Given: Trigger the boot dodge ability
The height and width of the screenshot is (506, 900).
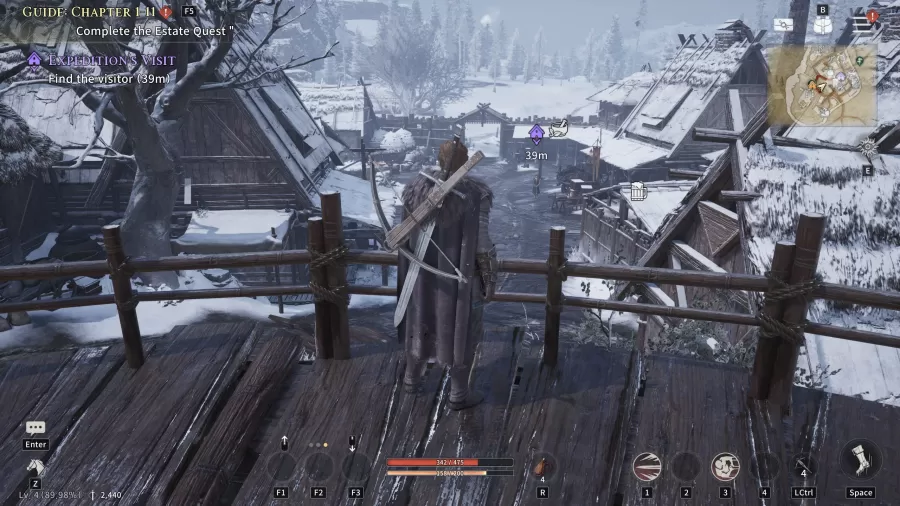Looking at the screenshot, I should (x=860, y=461).
